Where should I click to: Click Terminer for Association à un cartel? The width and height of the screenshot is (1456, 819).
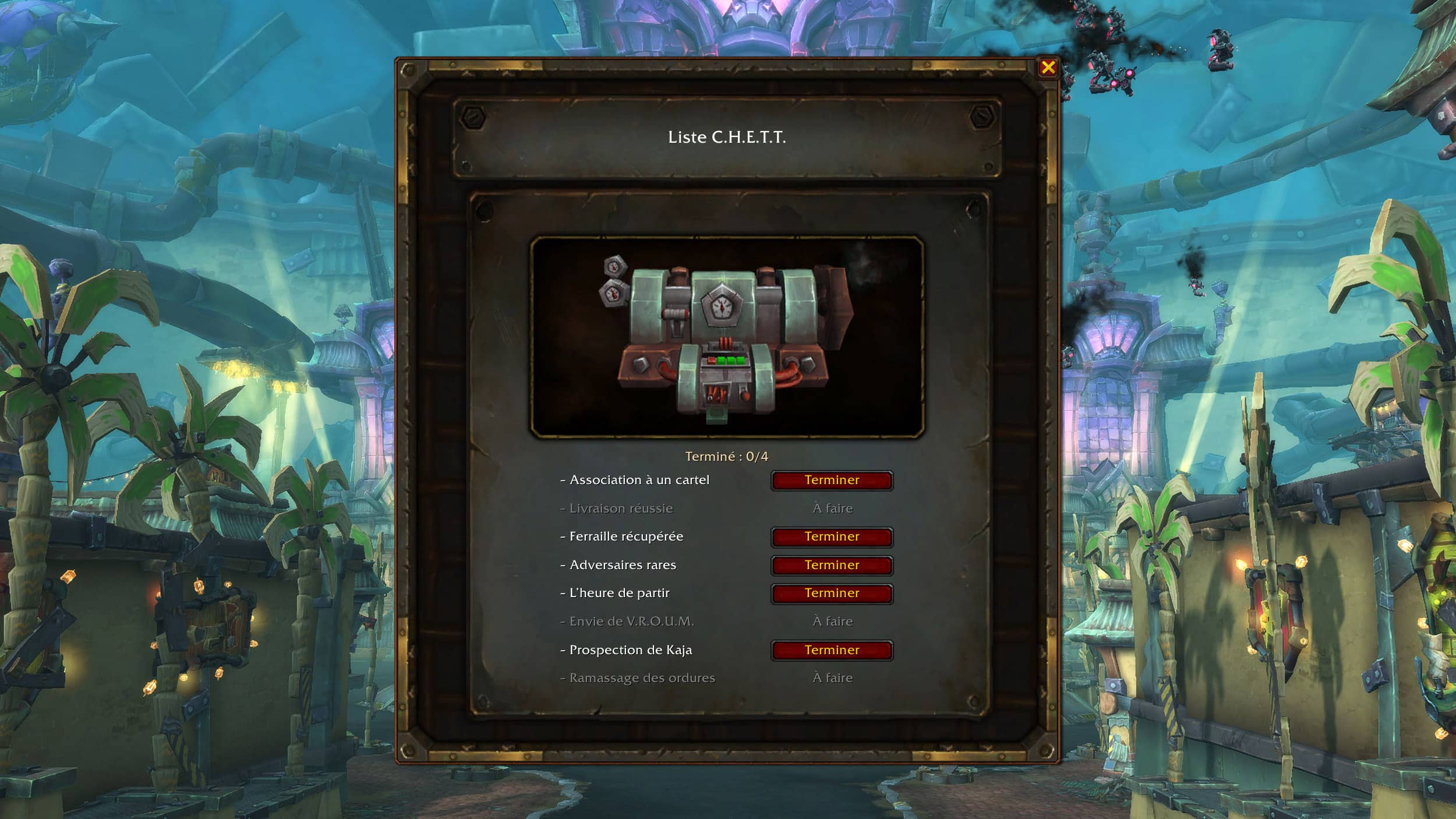click(x=832, y=481)
